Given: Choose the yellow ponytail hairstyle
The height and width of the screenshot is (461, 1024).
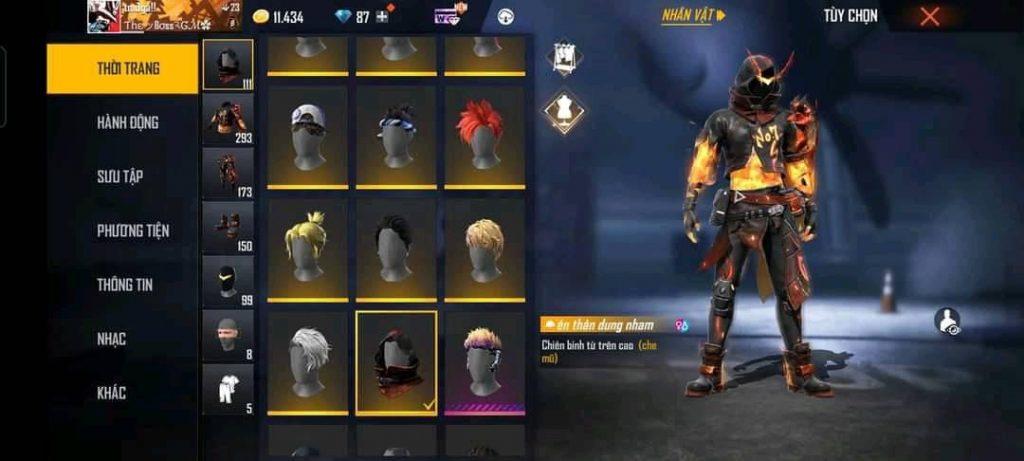Looking at the screenshot, I should [x=308, y=249].
